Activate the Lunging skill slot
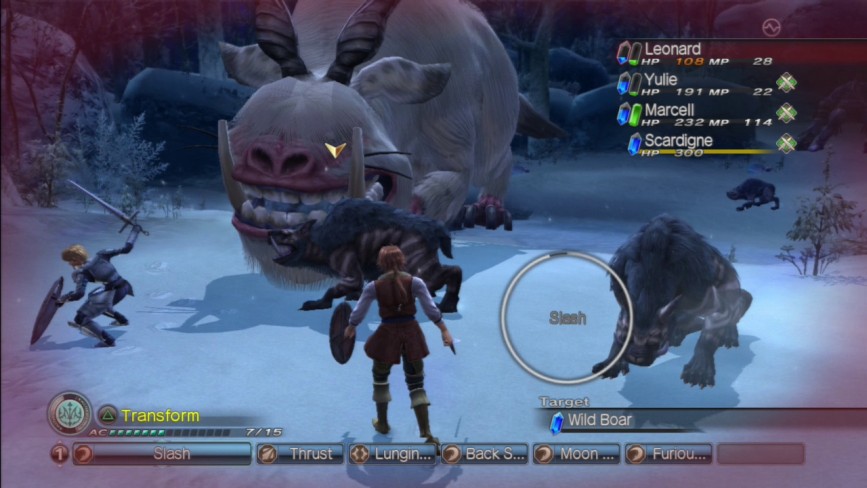This screenshot has height=488, width=867. point(392,454)
